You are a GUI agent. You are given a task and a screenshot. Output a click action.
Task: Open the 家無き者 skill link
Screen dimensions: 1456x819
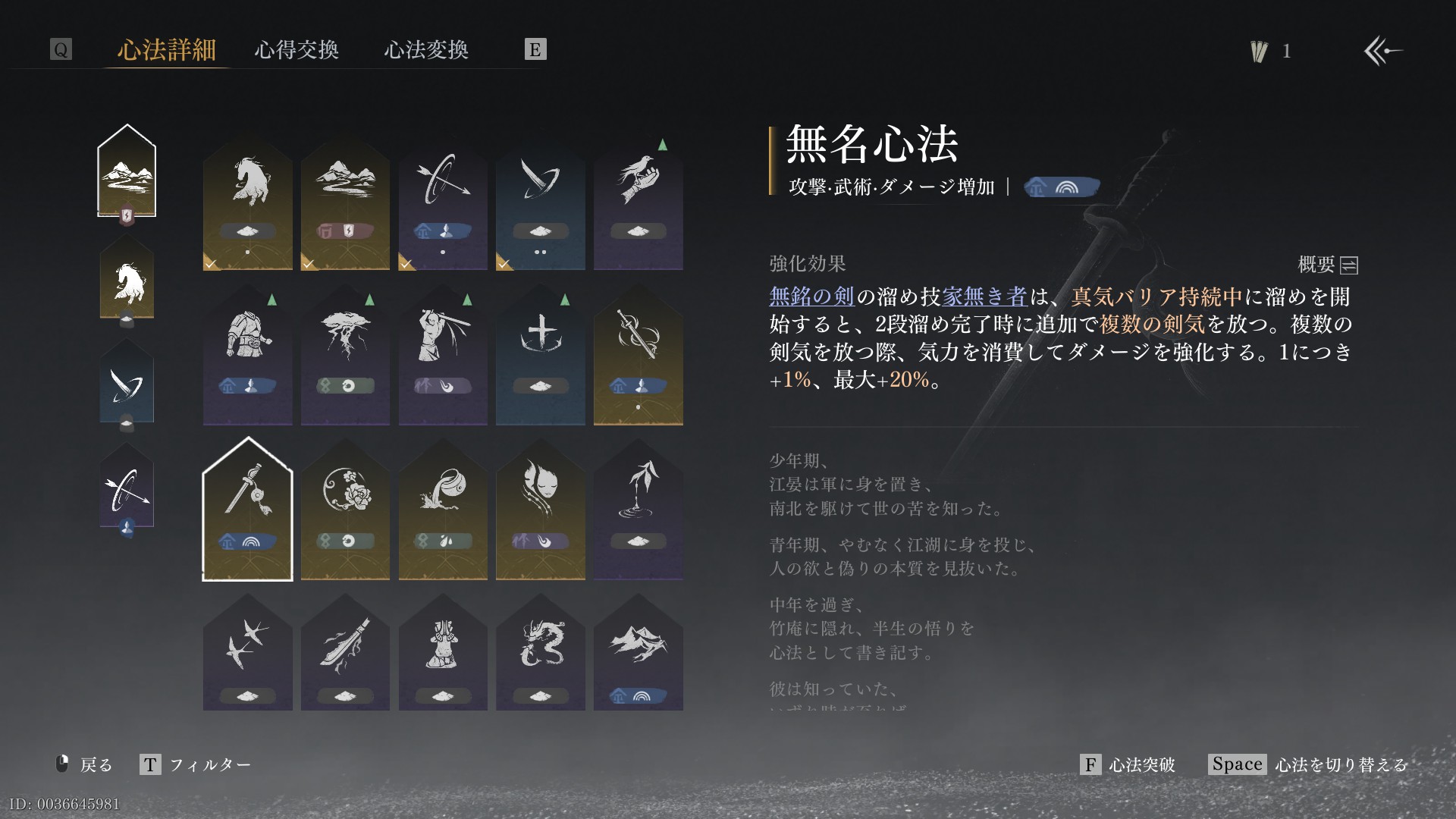pyautogui.click(x=984, y=297)
